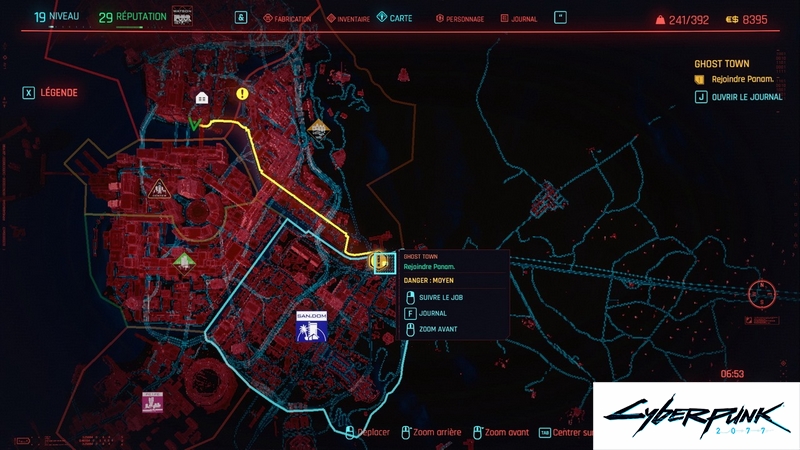
Task: Open the Personnage character tab
Action: click(x=461, y=19)
